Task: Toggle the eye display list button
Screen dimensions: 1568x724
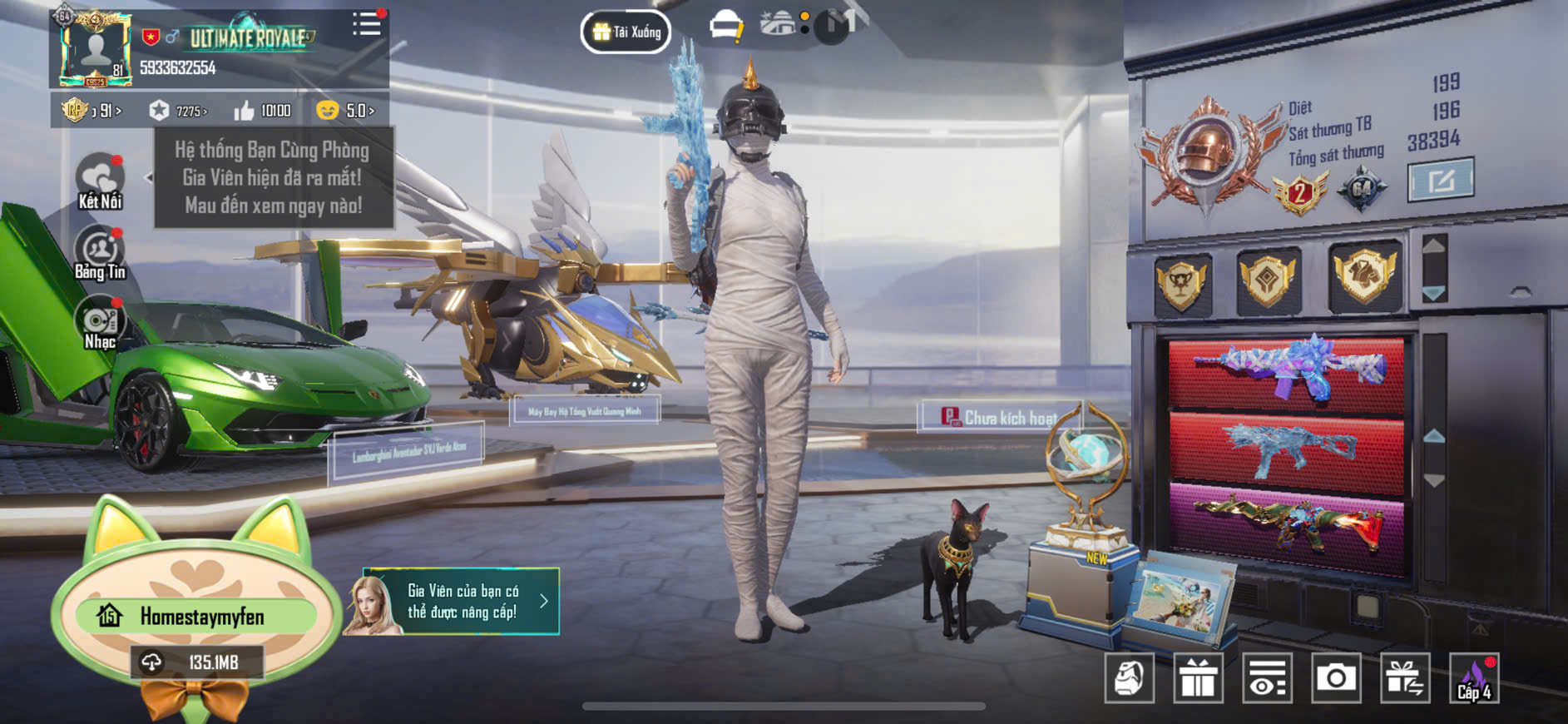Action: pyautogui.click(x=1267, y=678)
